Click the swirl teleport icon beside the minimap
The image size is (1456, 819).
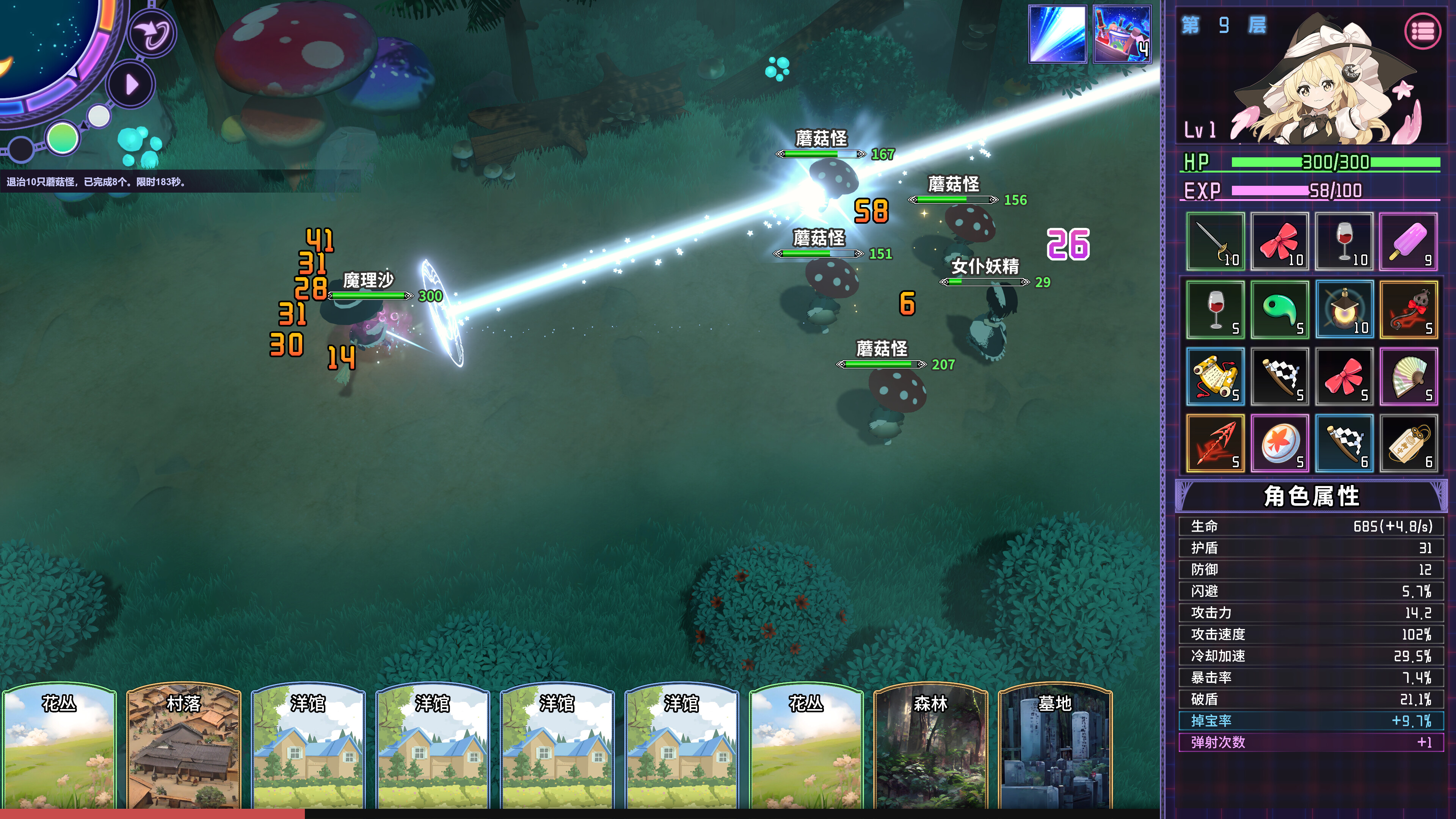coord(152,32)
